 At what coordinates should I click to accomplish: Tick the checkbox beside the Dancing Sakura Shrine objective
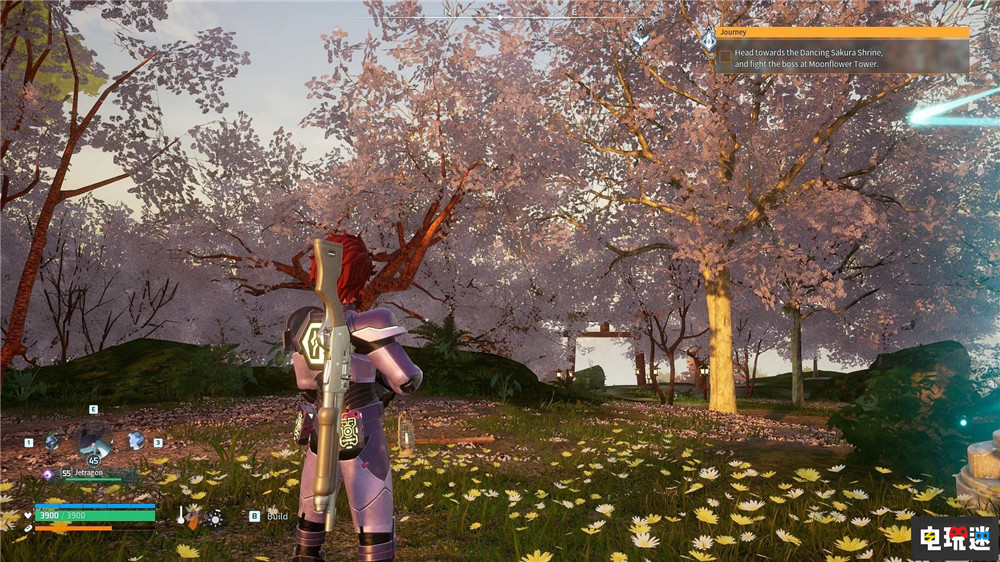click(724, 56)
